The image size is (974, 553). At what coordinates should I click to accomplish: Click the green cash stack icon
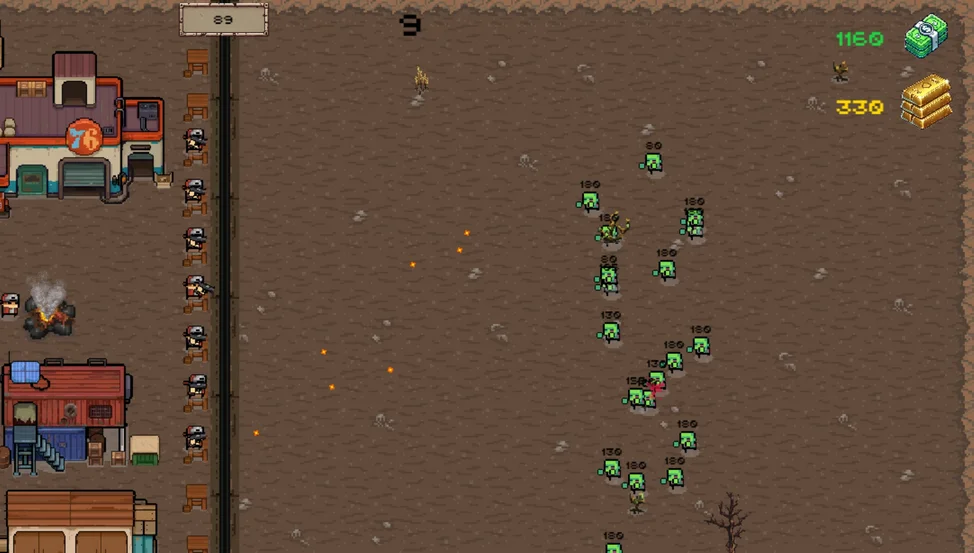point(926,37)
